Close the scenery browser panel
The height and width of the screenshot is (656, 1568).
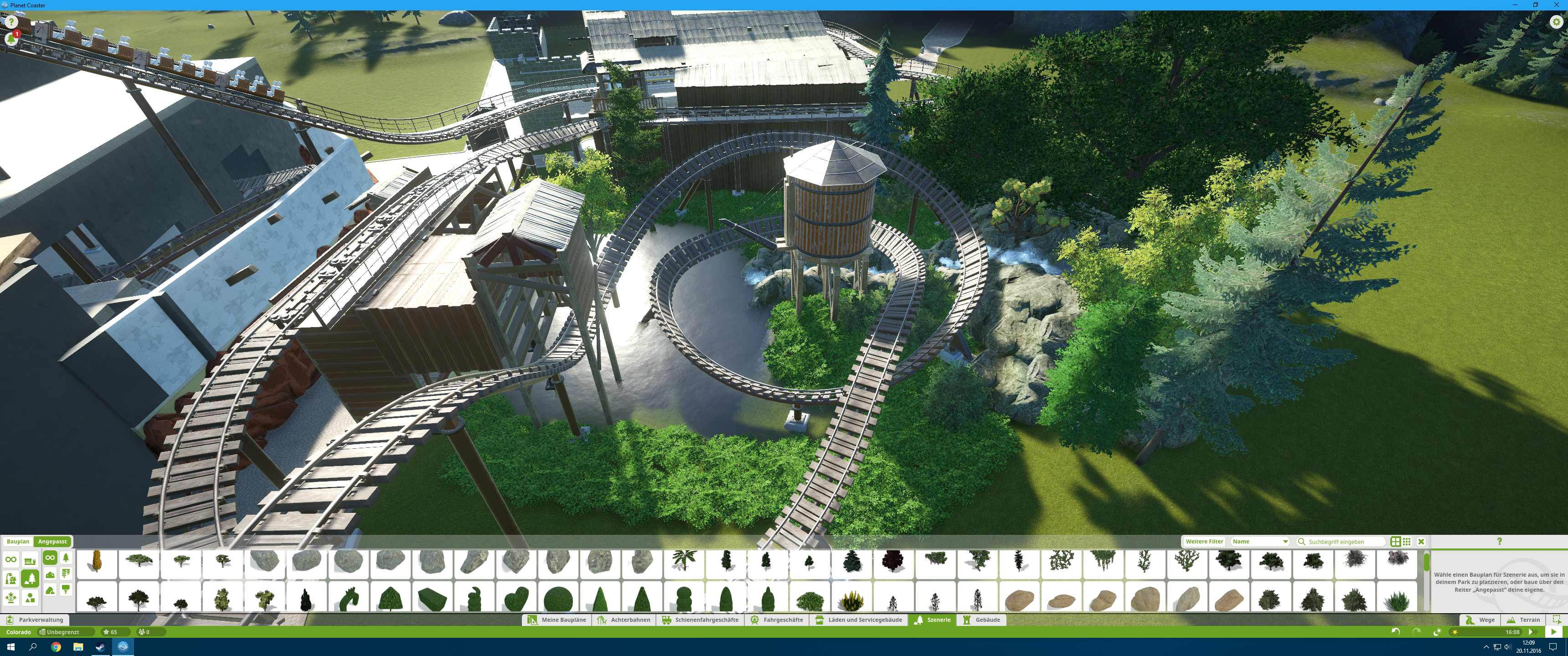1421,541
